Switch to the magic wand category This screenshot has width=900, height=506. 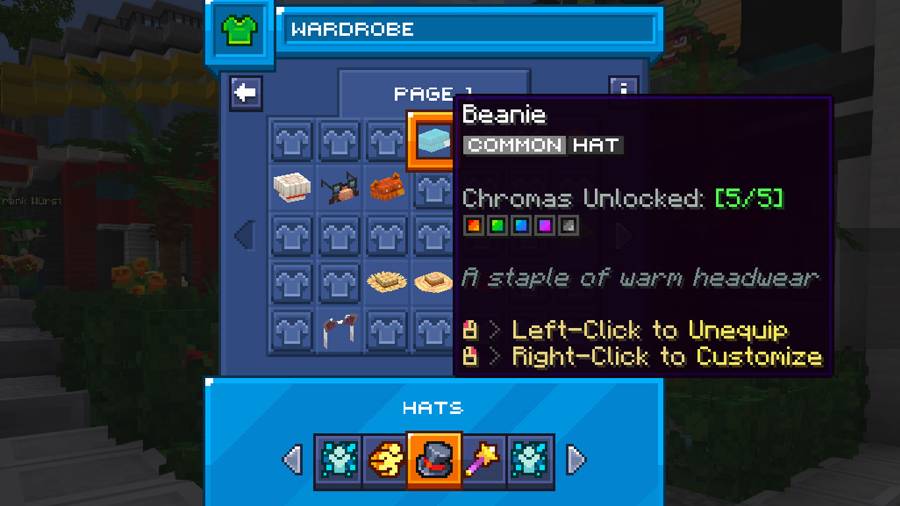pos(482,460)
